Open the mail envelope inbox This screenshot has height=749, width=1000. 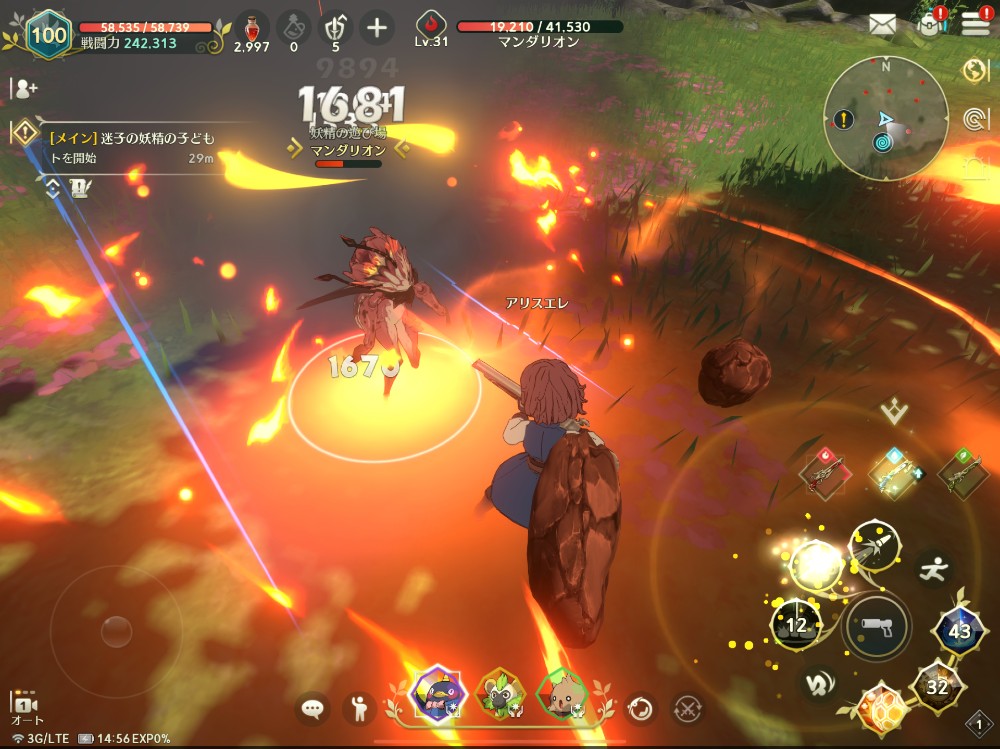(x=881, y=24)
